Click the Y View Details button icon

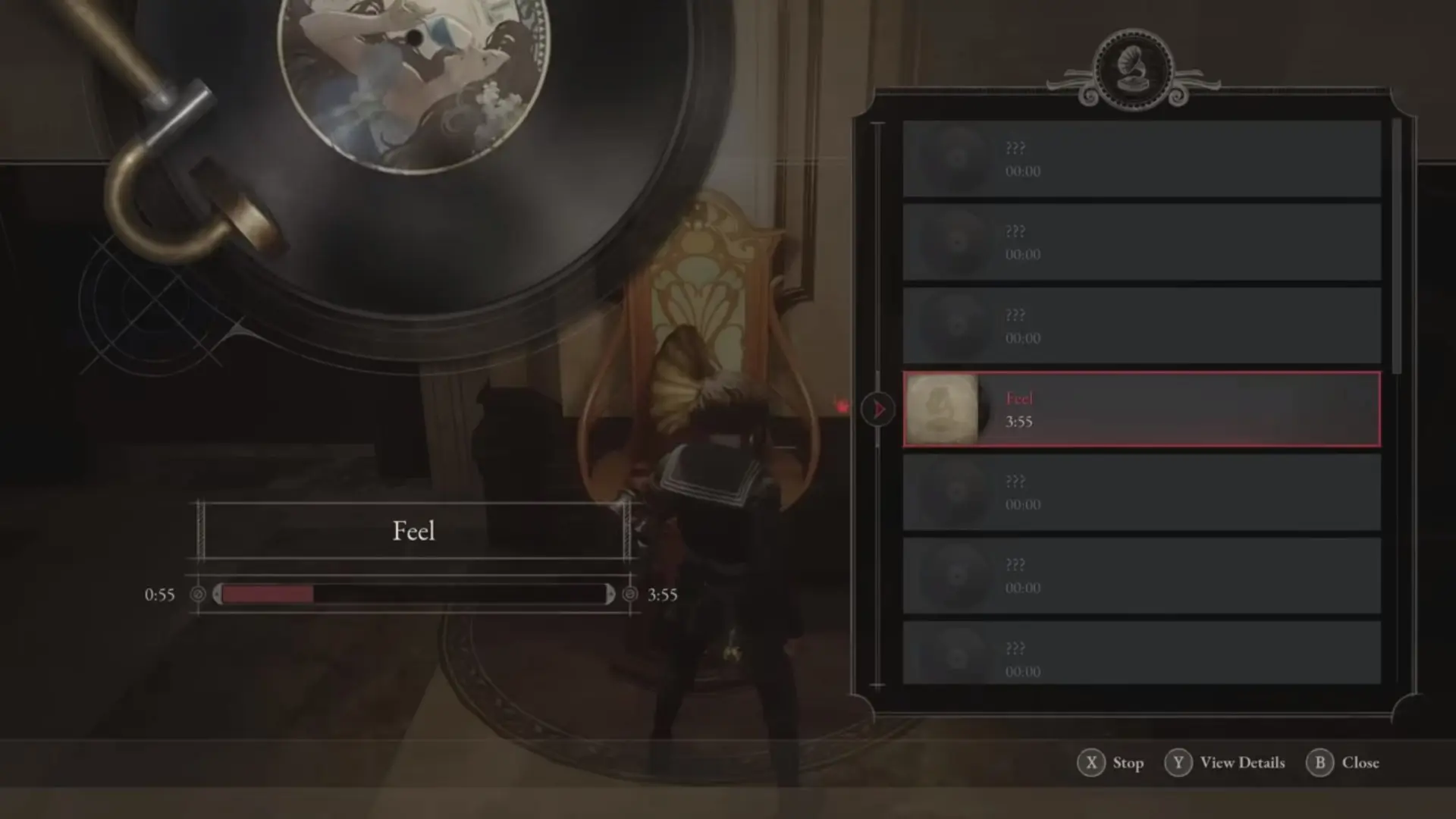[1178, 763]
